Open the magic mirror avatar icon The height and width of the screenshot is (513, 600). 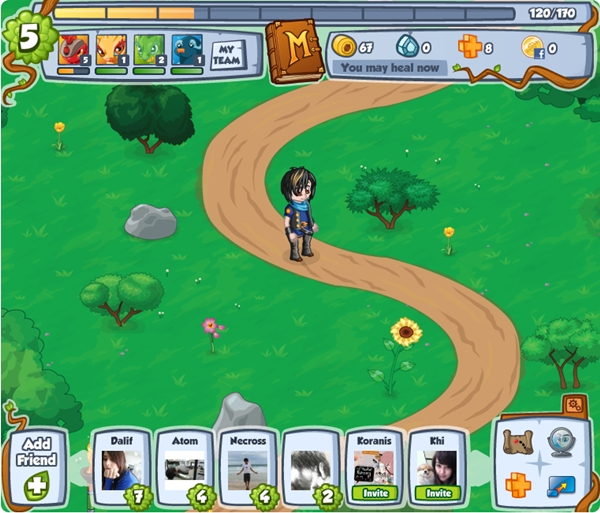tap(561, 442)
